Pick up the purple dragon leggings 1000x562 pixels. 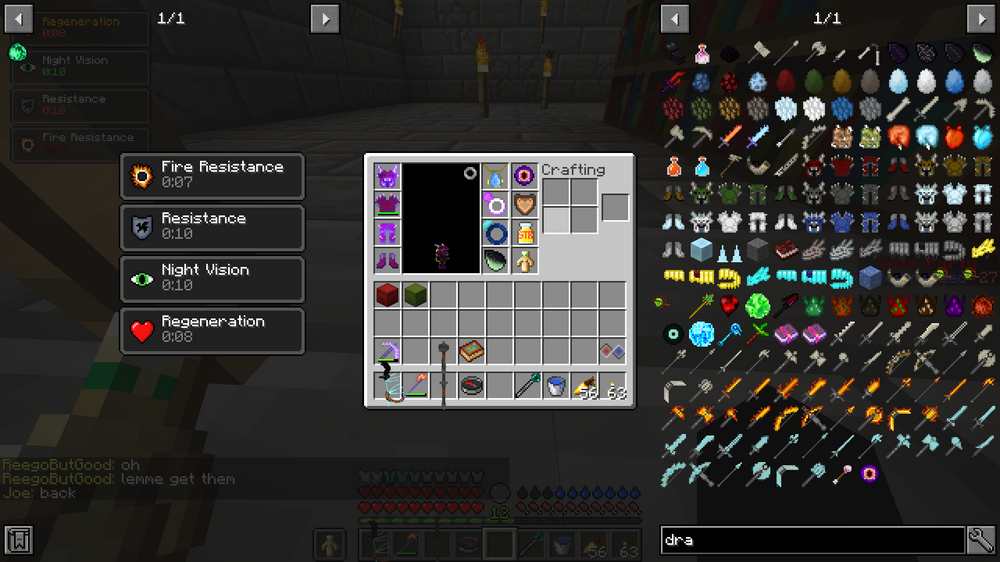point(387,233)
